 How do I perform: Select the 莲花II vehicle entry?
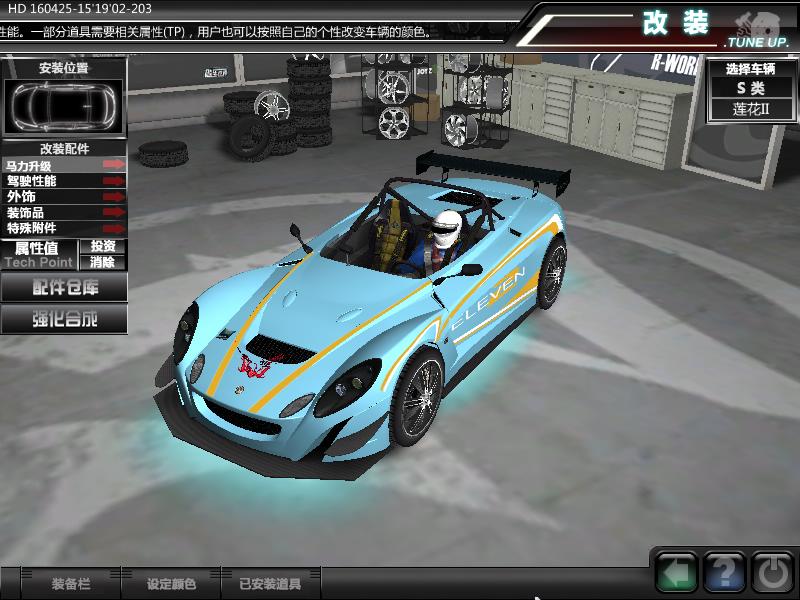tap(750, 109)
